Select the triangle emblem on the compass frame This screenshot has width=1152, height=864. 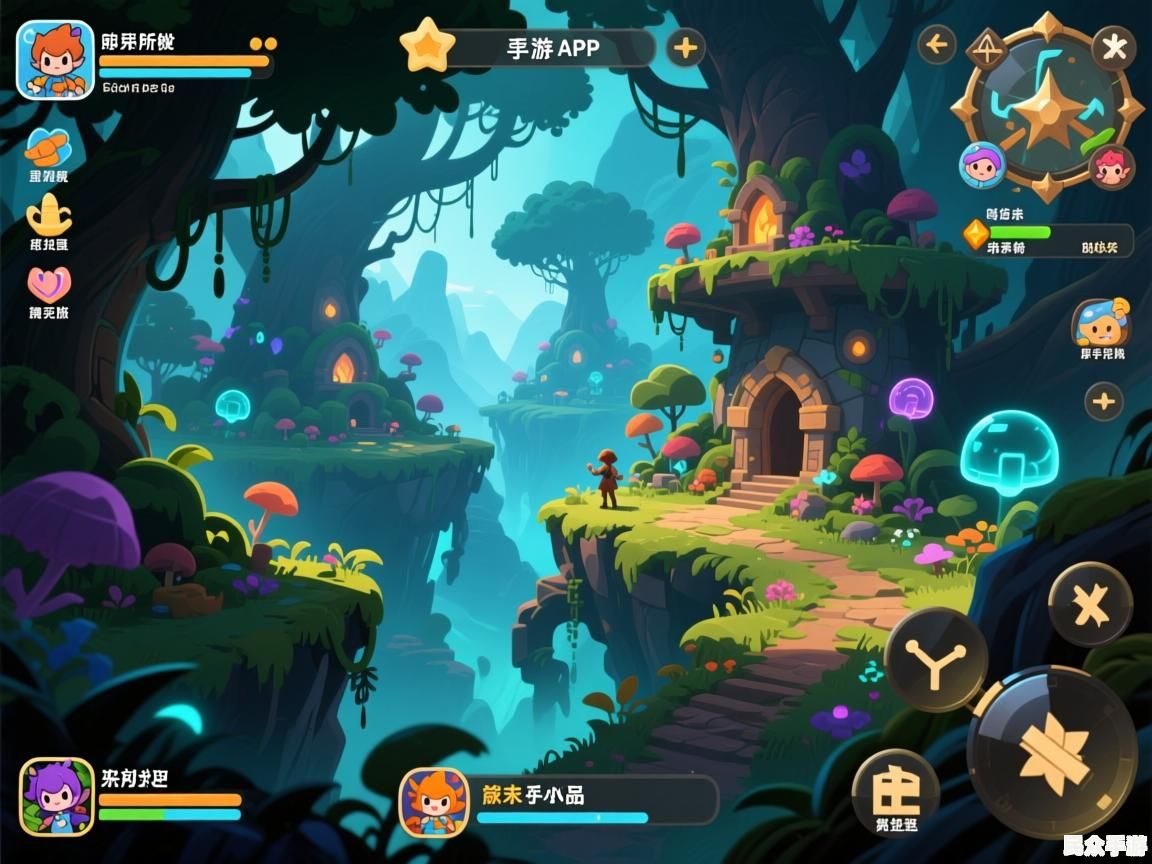988,48
